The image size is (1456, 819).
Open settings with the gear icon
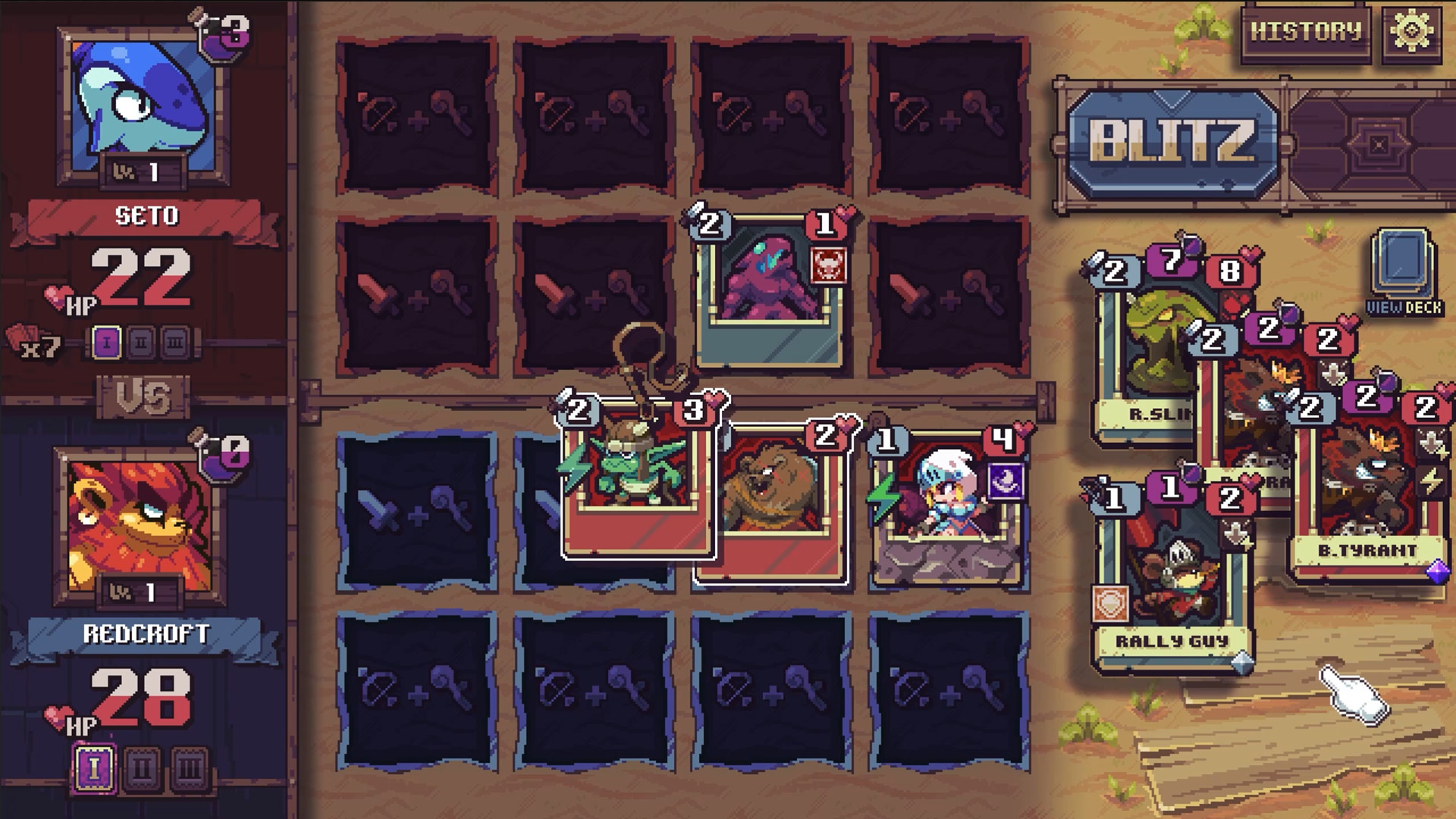pos(1411,32)
